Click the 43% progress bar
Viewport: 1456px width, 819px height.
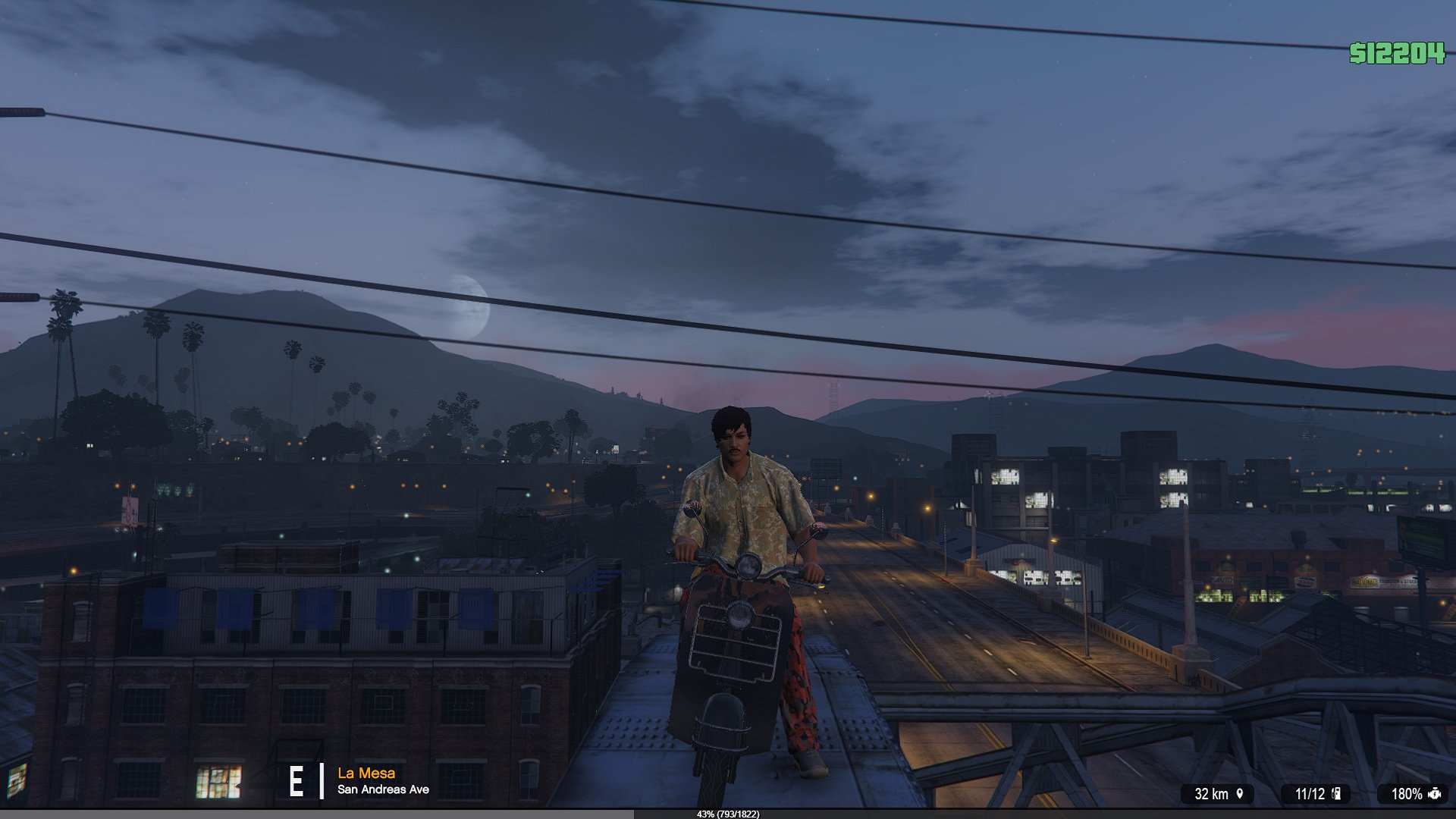pos(726,814)
